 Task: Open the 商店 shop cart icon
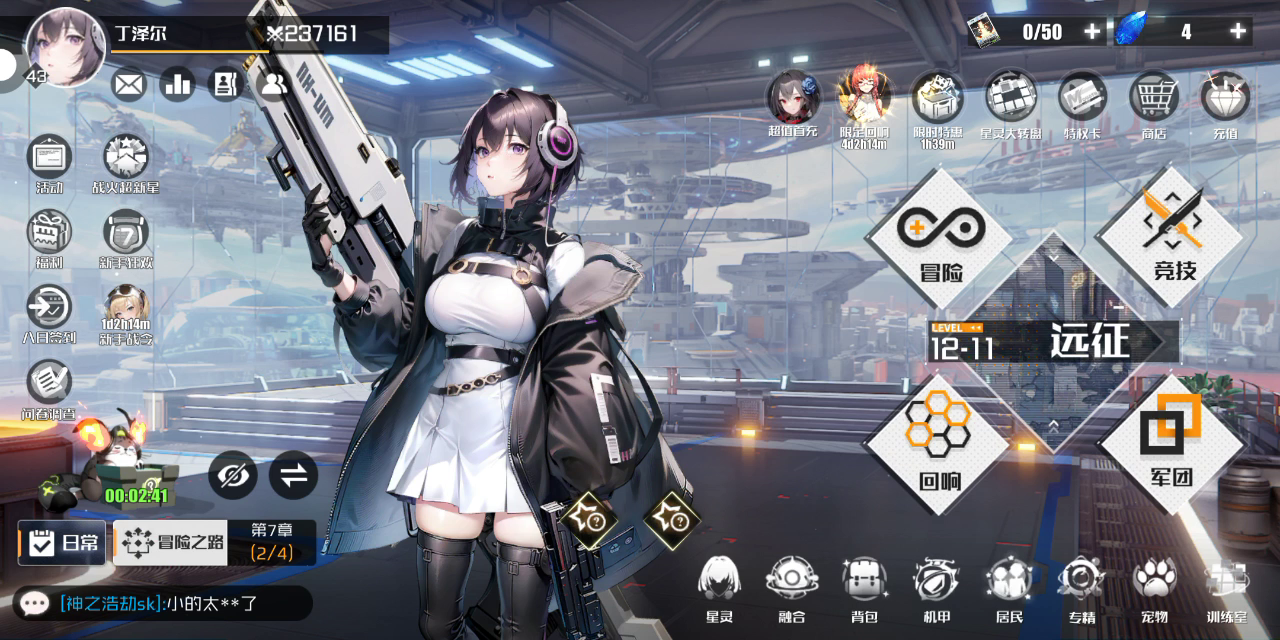1154,102
